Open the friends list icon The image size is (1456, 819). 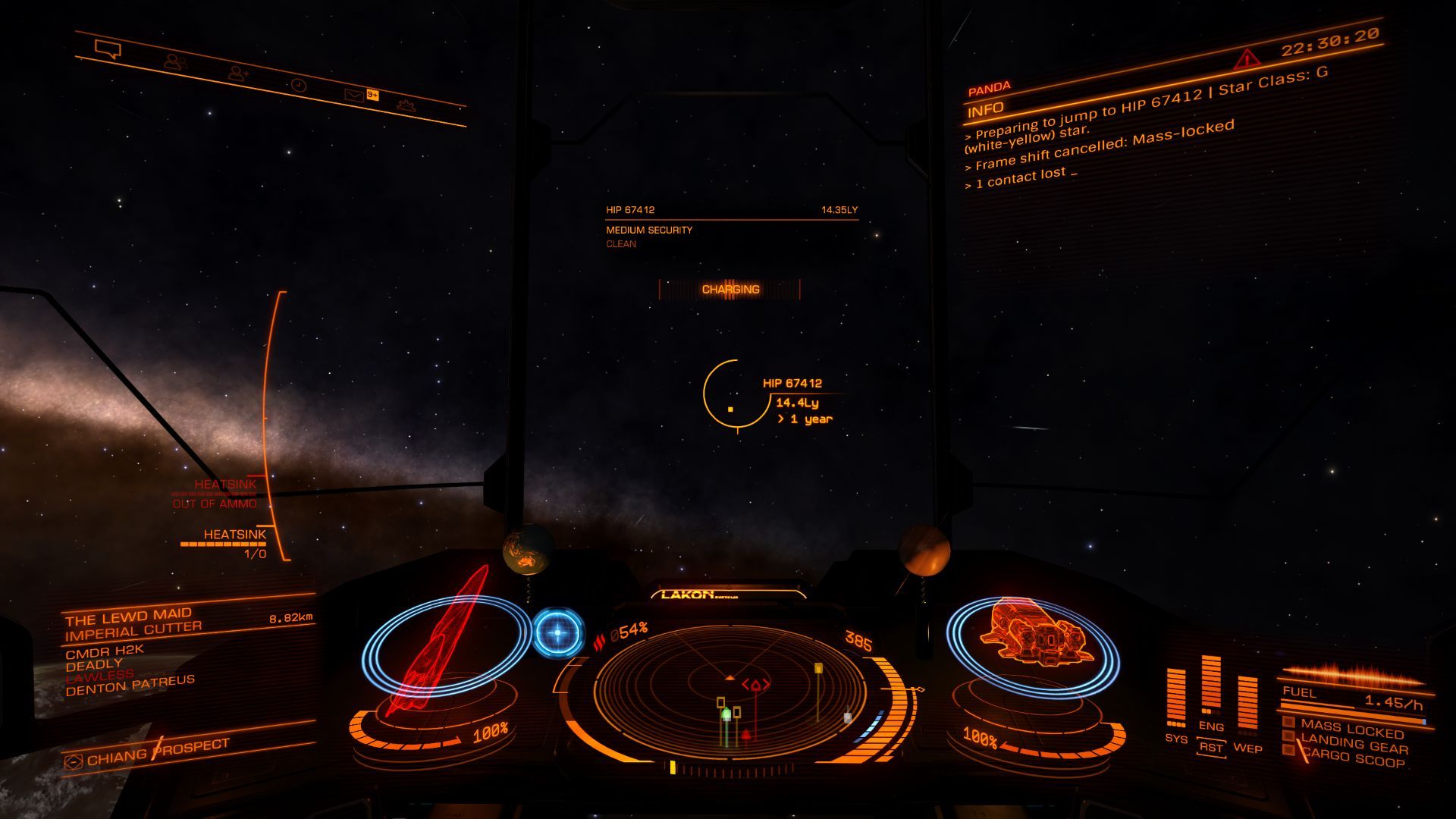pyautogui.click(x=176, y=61)
